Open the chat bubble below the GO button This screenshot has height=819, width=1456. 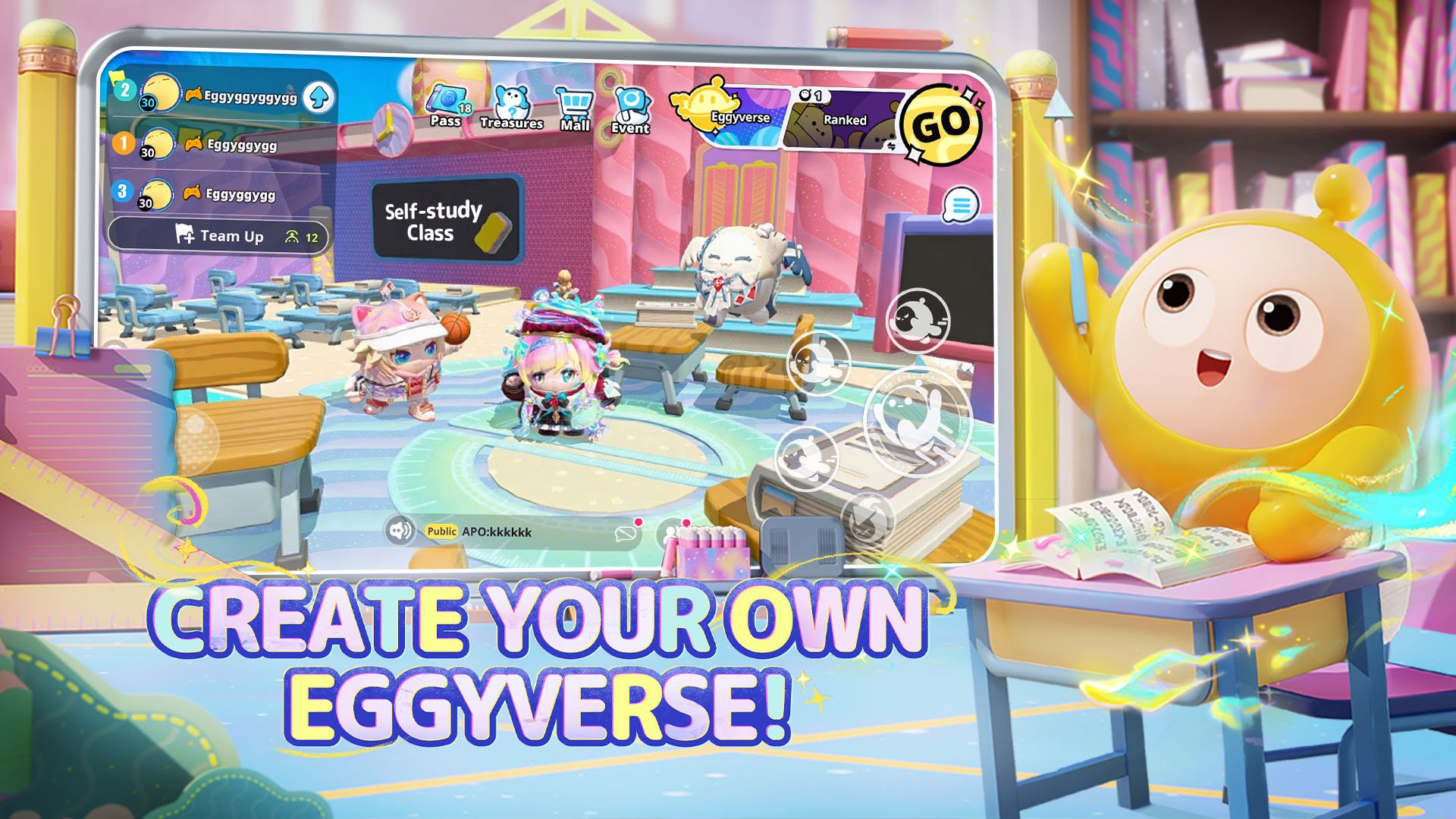(962, 205)
